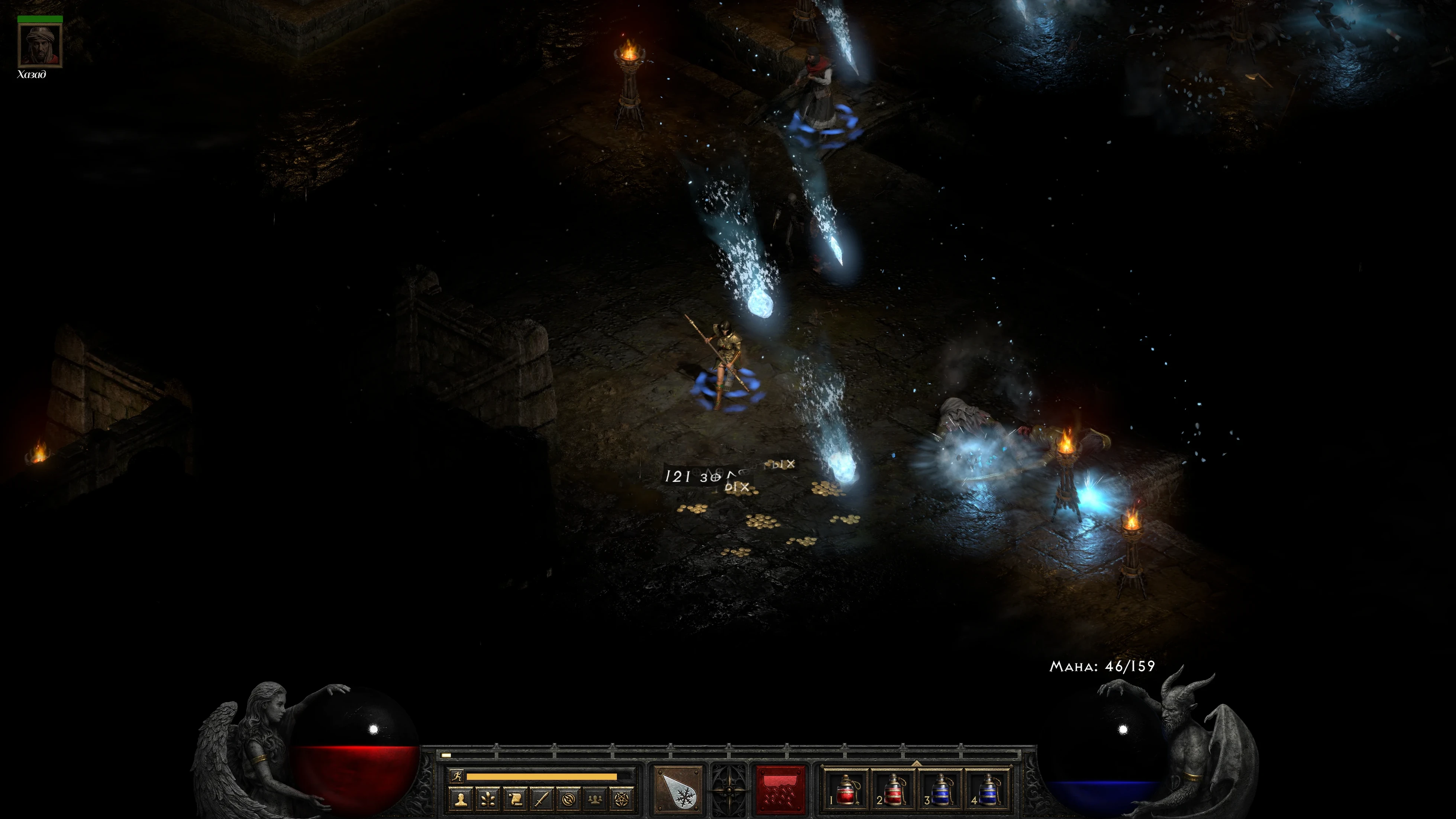The height and width of the screenshot is (819, 1456).
Task: Toggle the run/walk button
Action: tap(456, 776)
